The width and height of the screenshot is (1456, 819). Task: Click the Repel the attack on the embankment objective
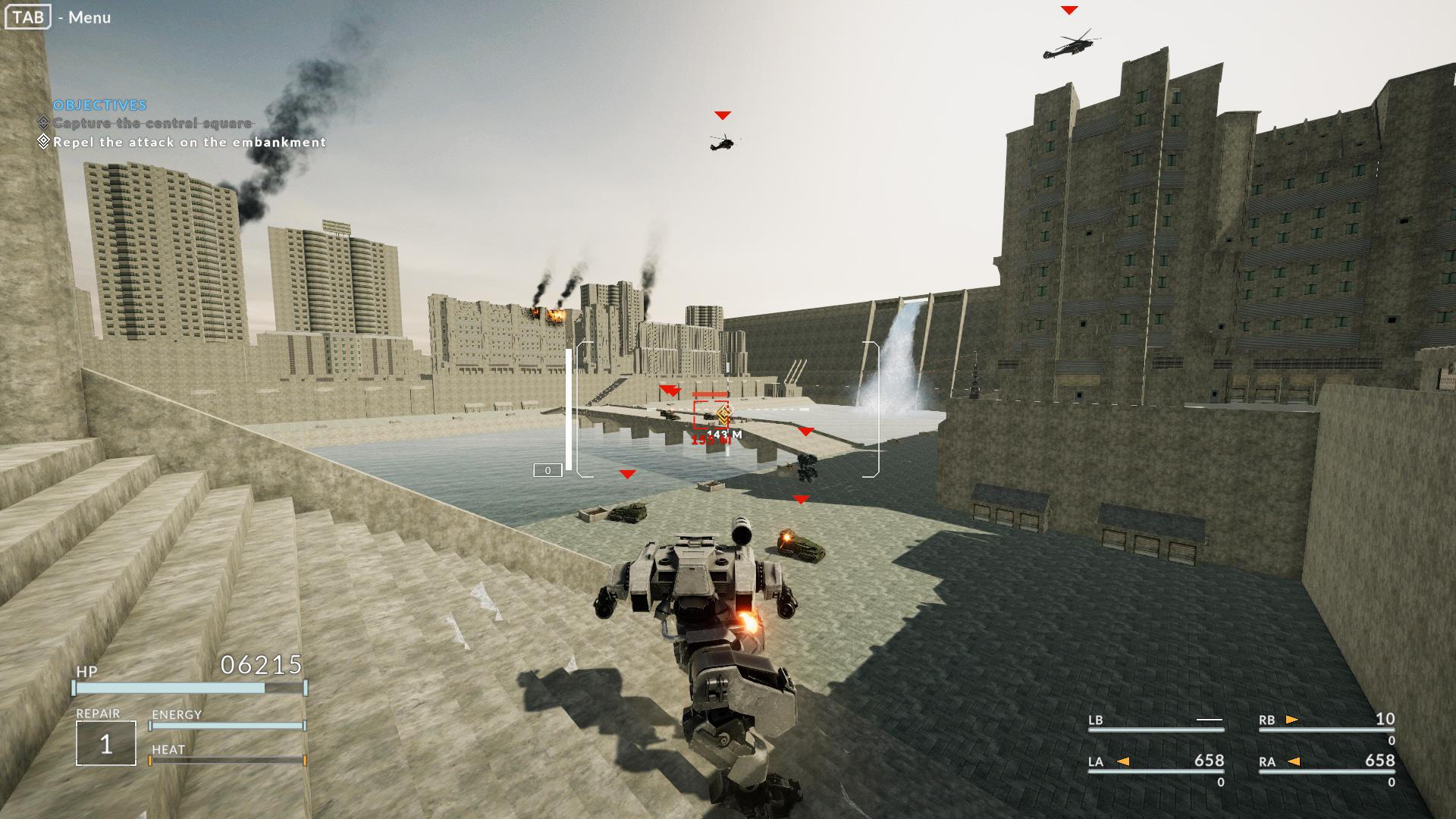point(189,142)
